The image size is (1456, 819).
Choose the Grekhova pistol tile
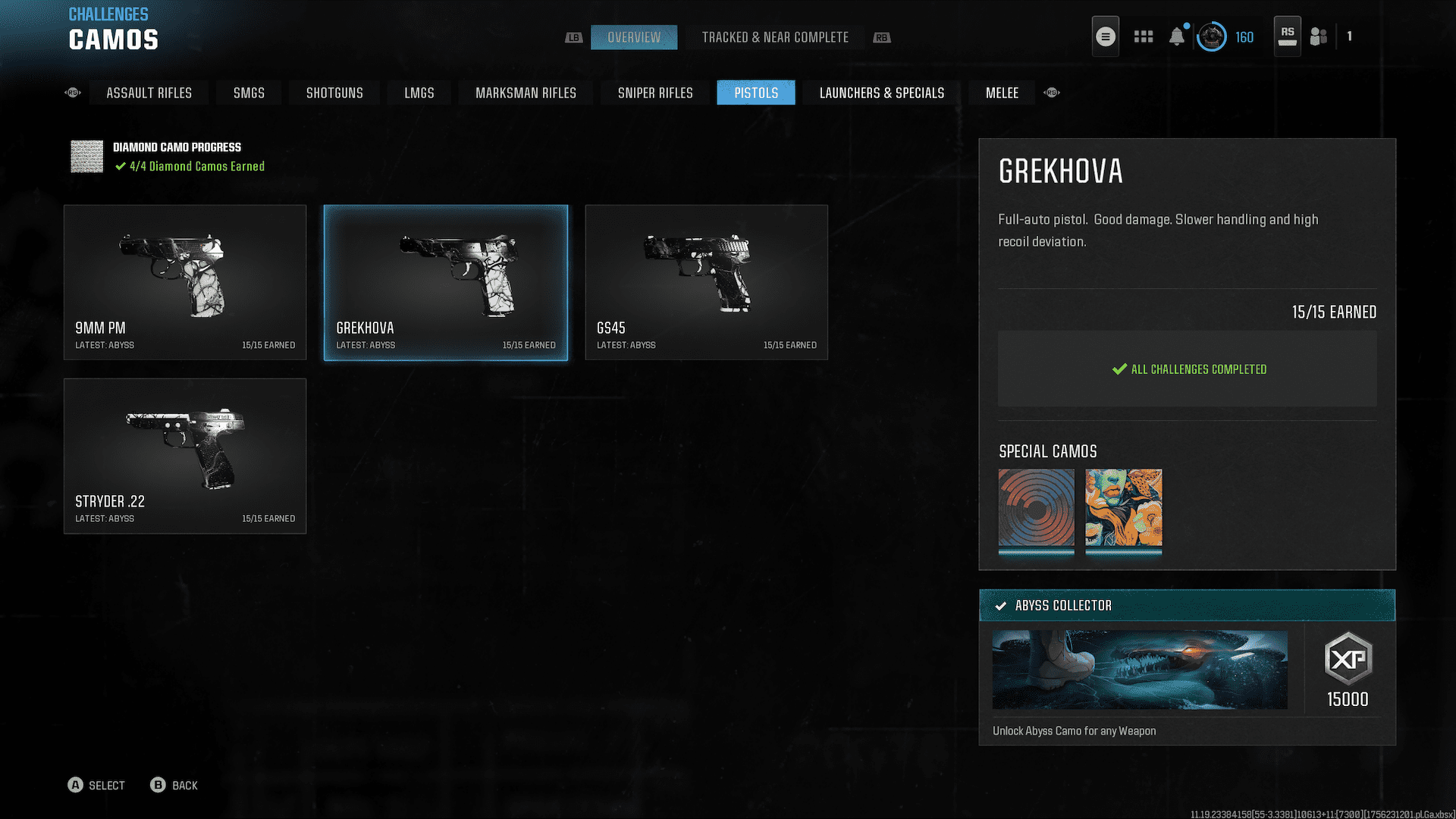[x=446, y=282]
